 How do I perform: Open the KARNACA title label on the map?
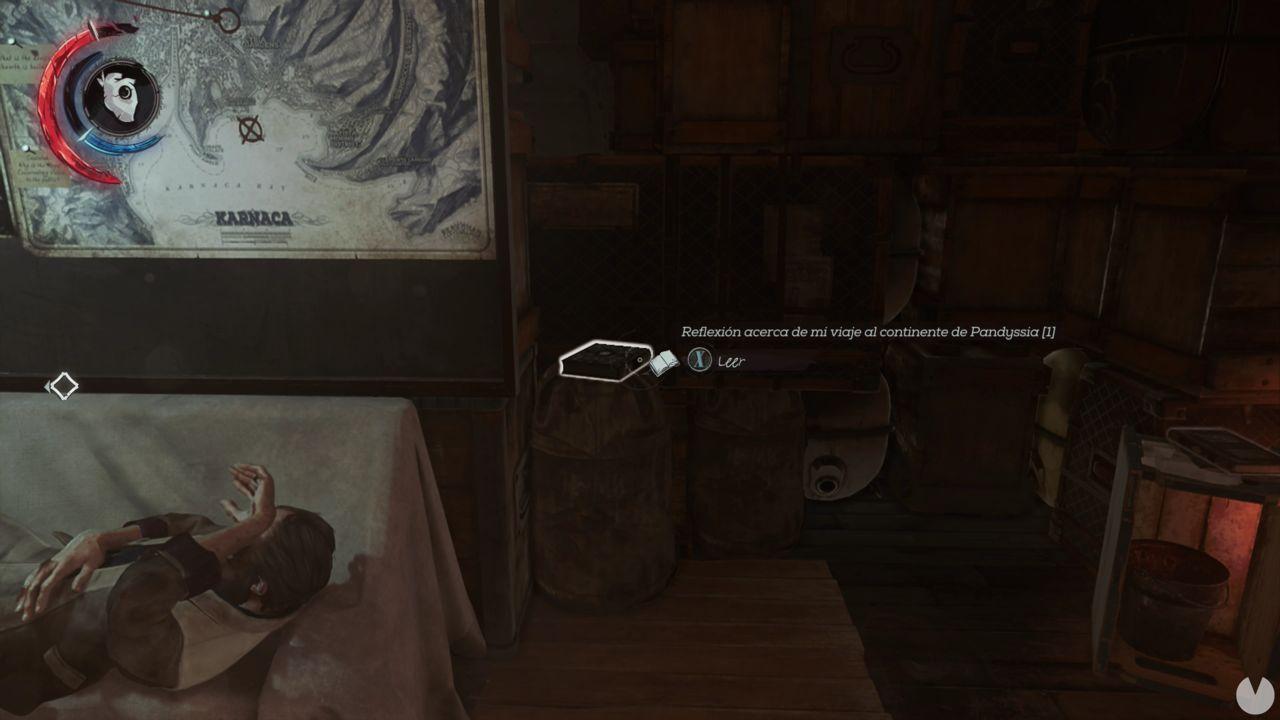pyautogui.click(x=254, y=215)
